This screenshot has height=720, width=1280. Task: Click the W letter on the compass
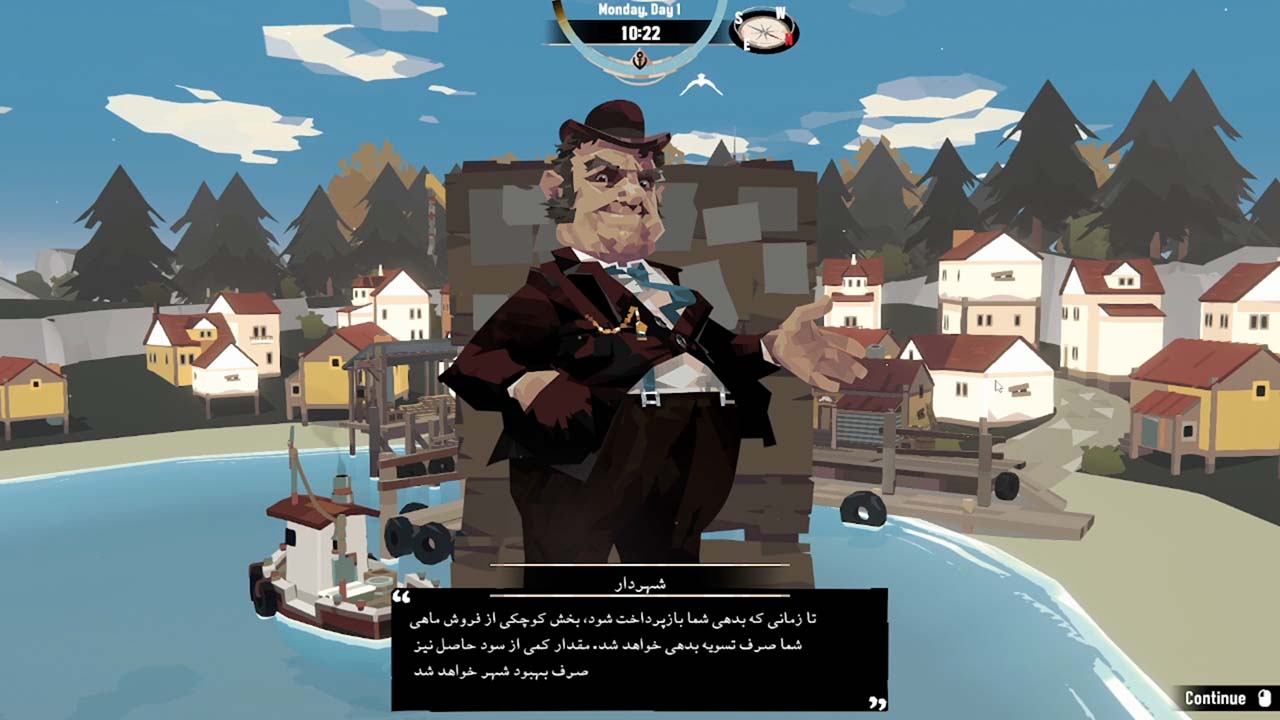780,14
